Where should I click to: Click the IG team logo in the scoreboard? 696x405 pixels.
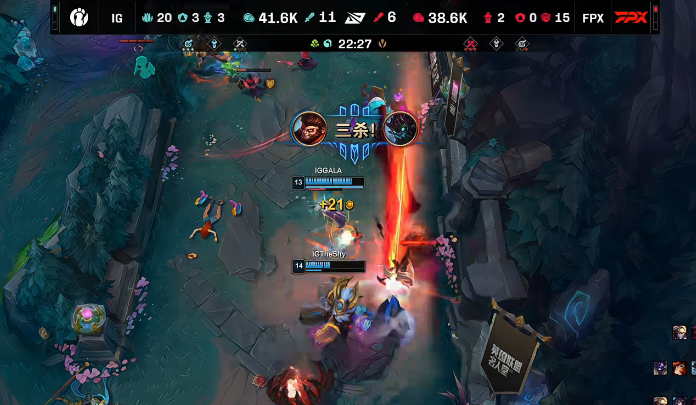(79, 17)
